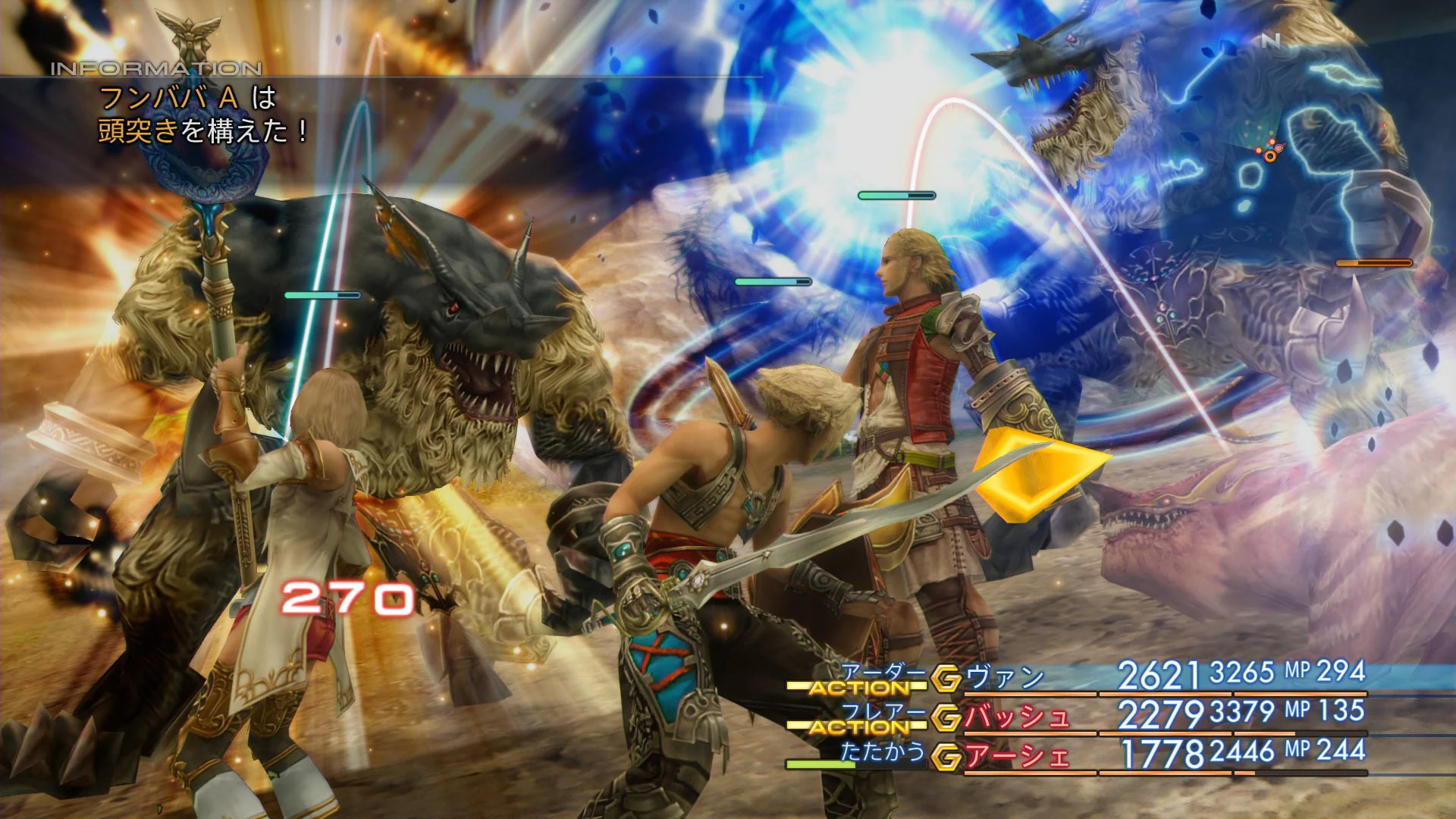The image size is (1456, 819).
Task: Toggle the ACTION indicator for バッシュ's フレアー command
Action: 858,724
